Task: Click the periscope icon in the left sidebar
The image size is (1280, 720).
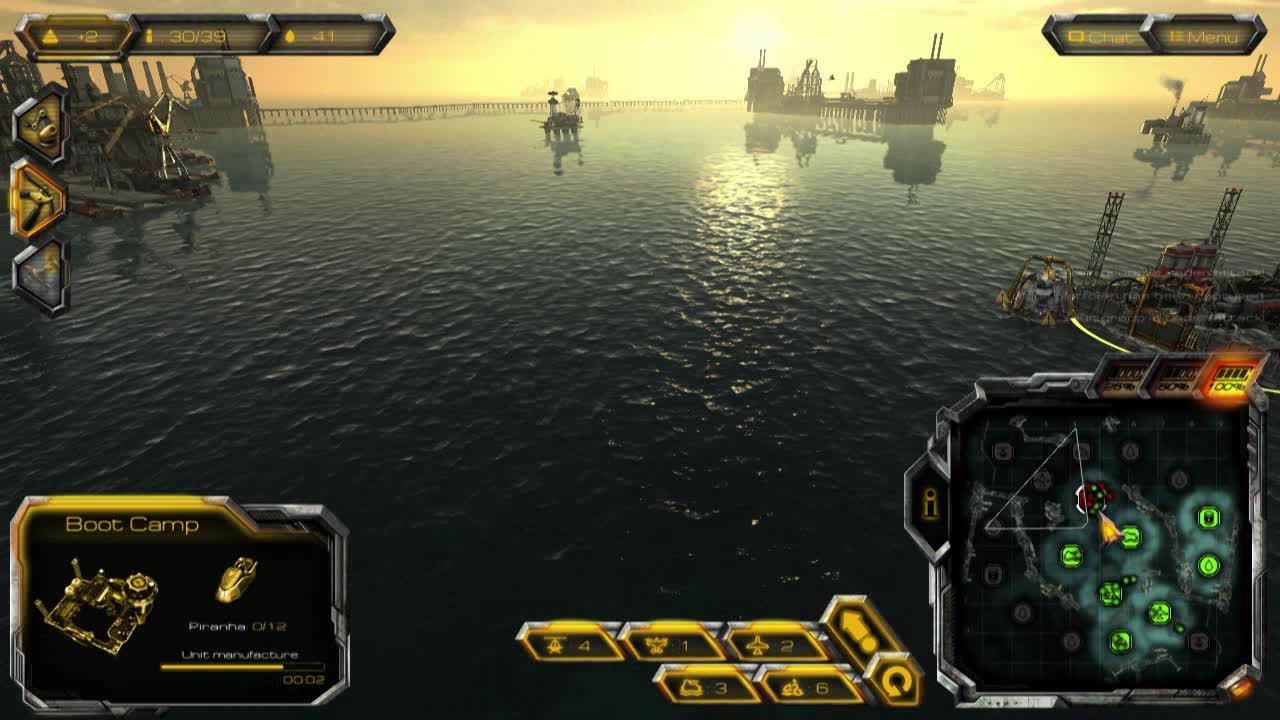Action: point(40,132)
